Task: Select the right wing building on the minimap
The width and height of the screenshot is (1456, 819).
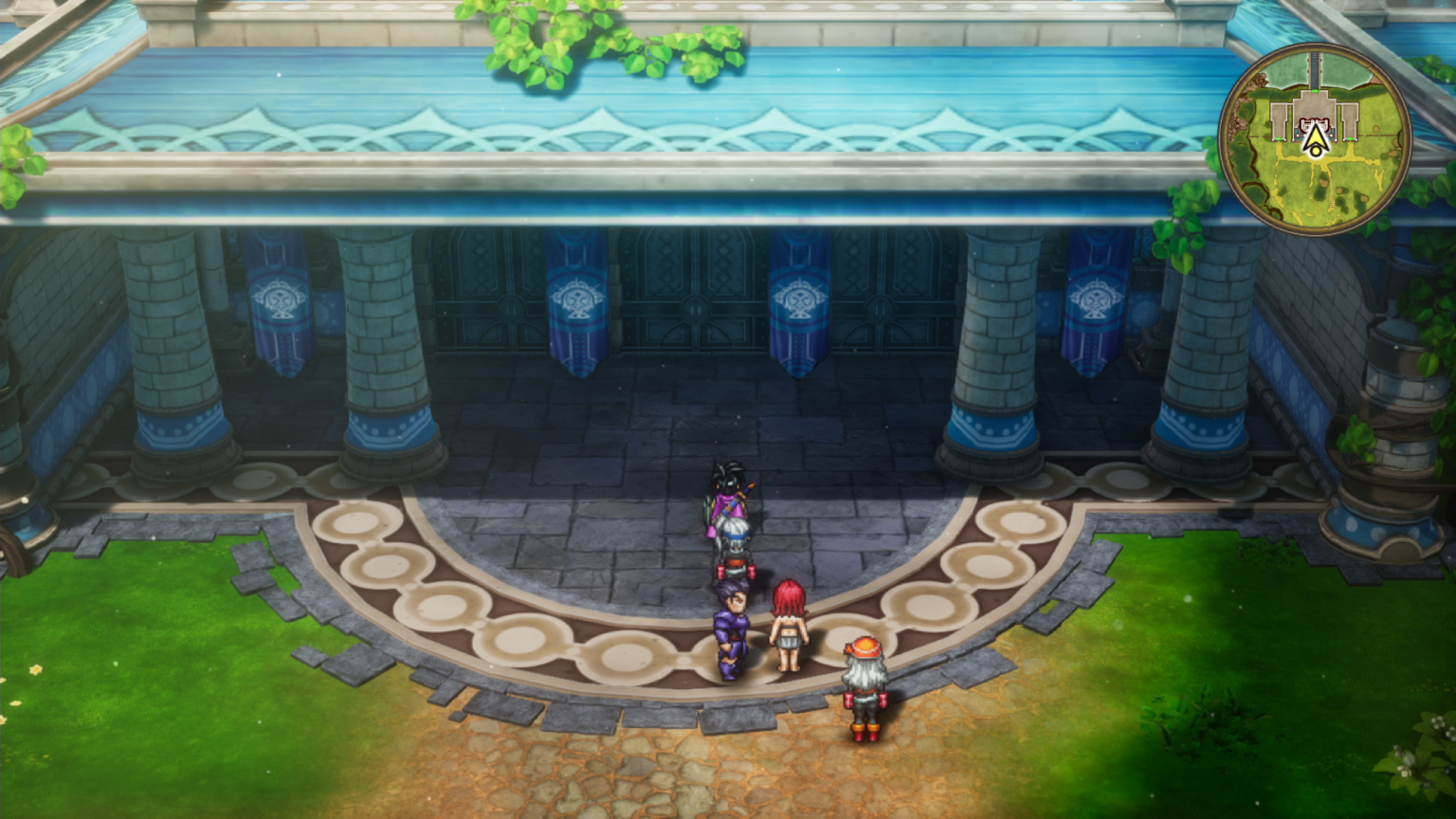Action: tap(1350, 120)
